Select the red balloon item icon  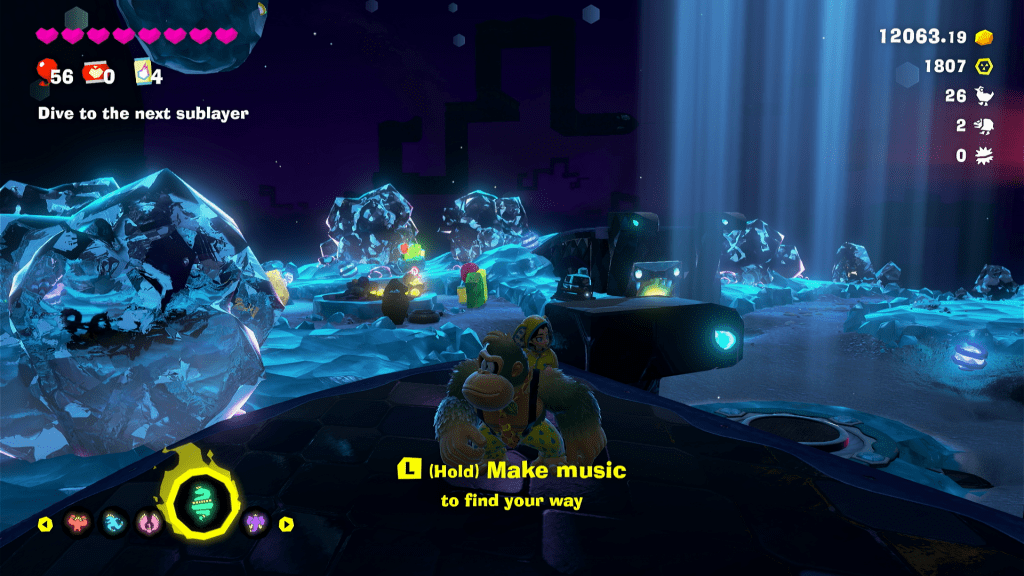pos(45,71)
